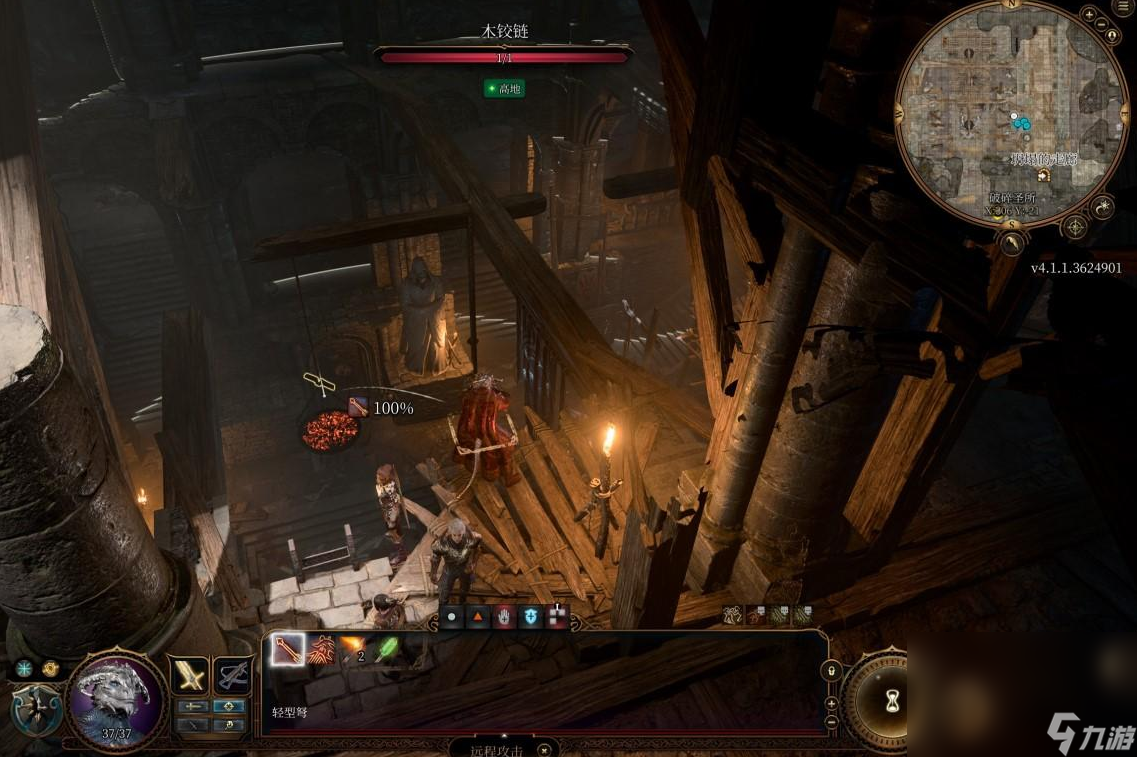The height and width of the screenshot is (757, 1137).
Task: Select the blue shield filter icon
Action: pos(531,618)
